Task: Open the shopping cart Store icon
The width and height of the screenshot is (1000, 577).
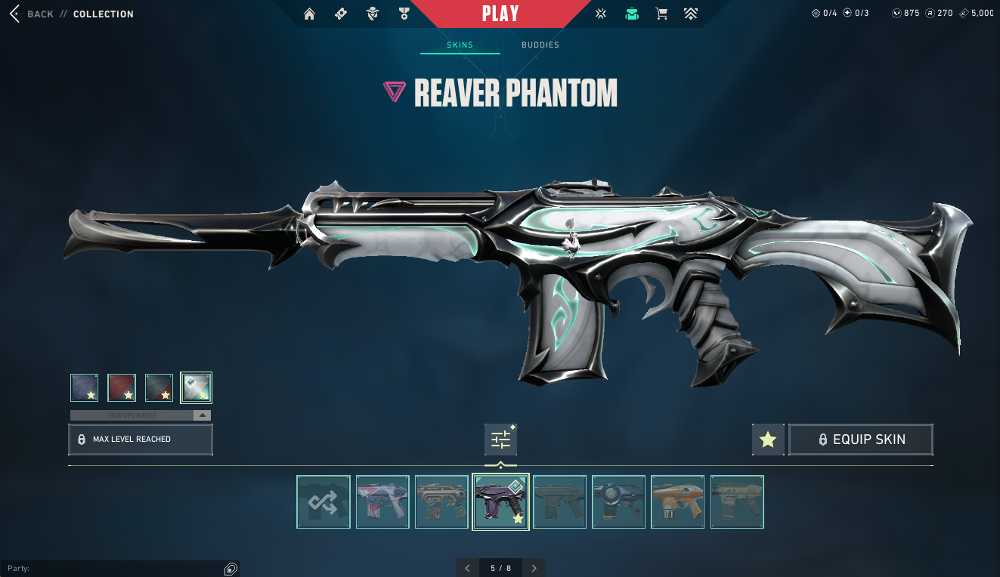Action: [x=661, y=14]
